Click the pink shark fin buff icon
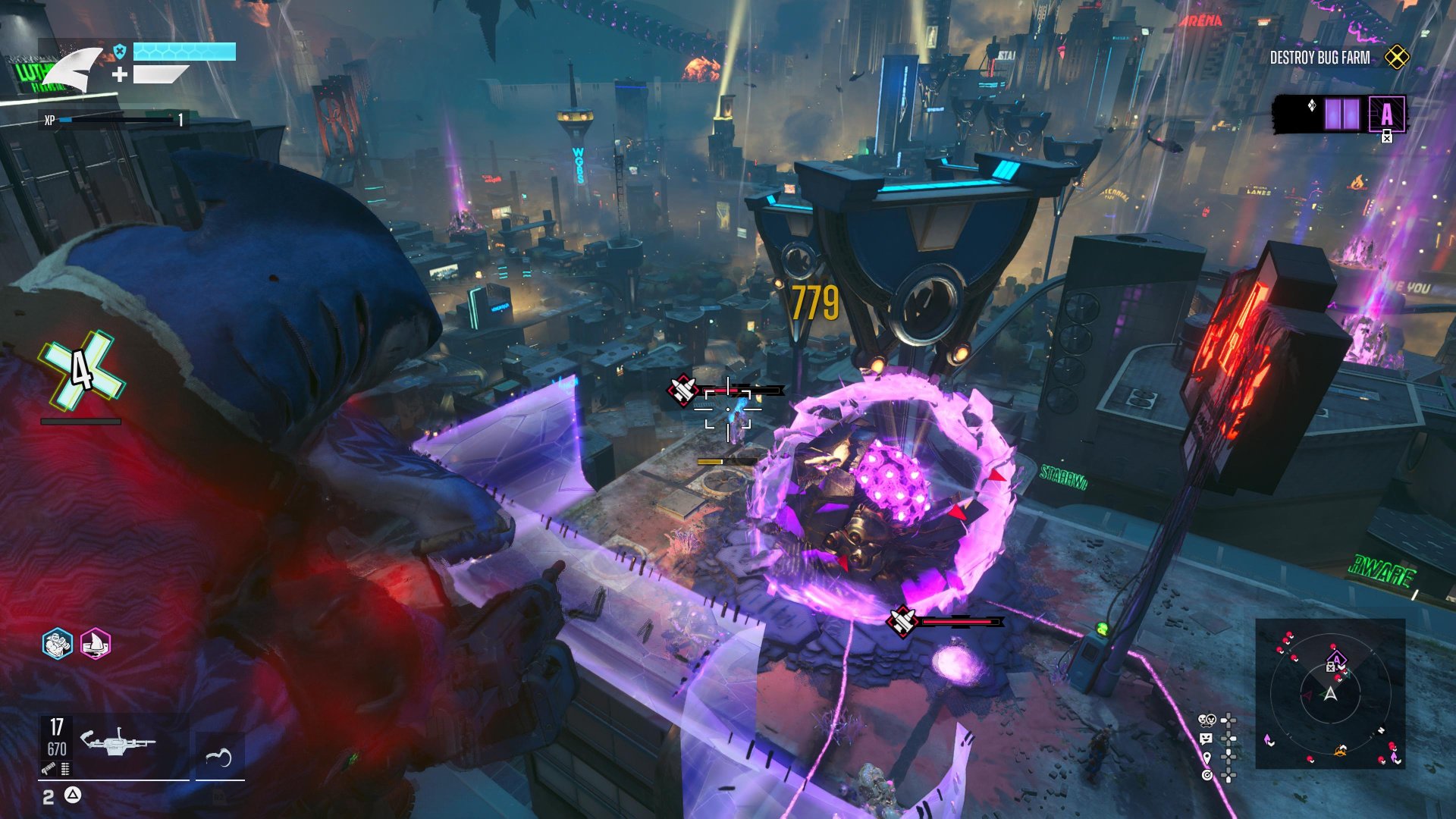The image size is (1456, 819). coord(96,645)
